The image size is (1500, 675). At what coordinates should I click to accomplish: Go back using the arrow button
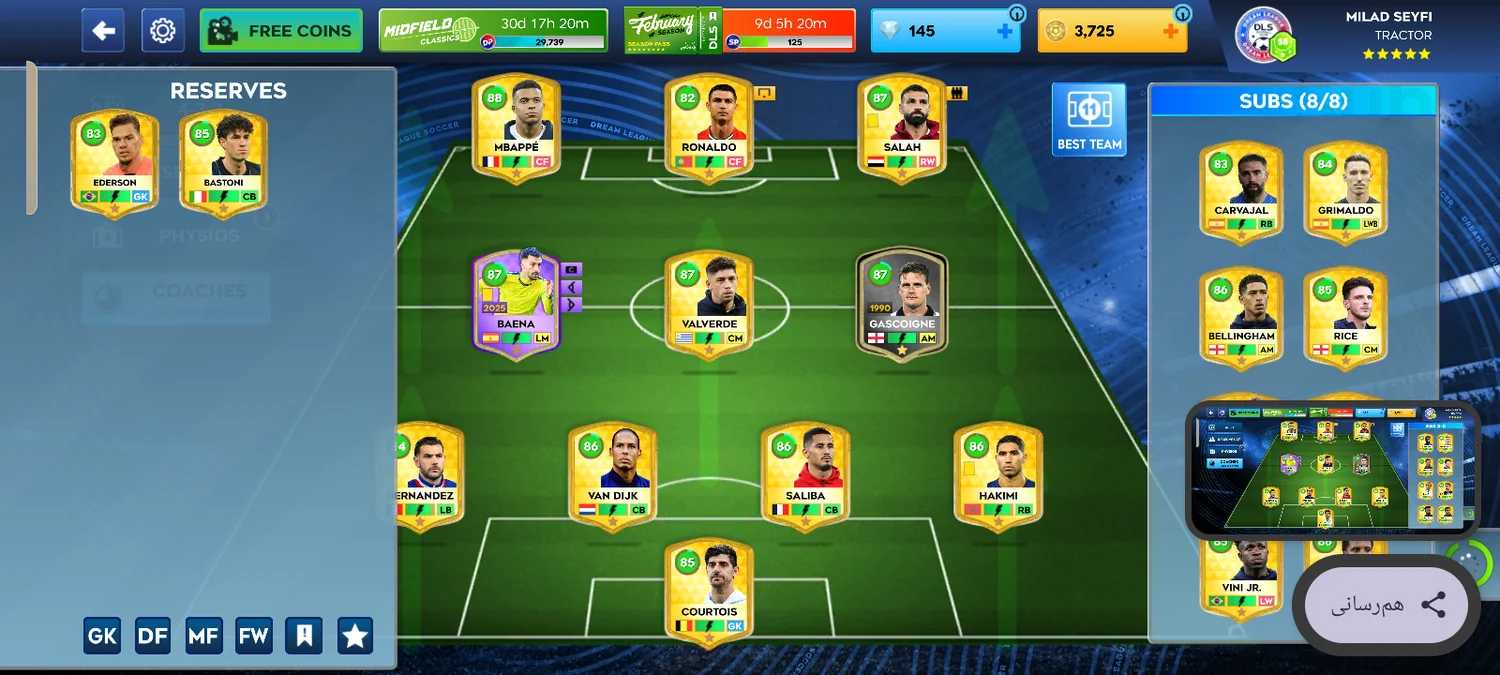pos(103,31)
